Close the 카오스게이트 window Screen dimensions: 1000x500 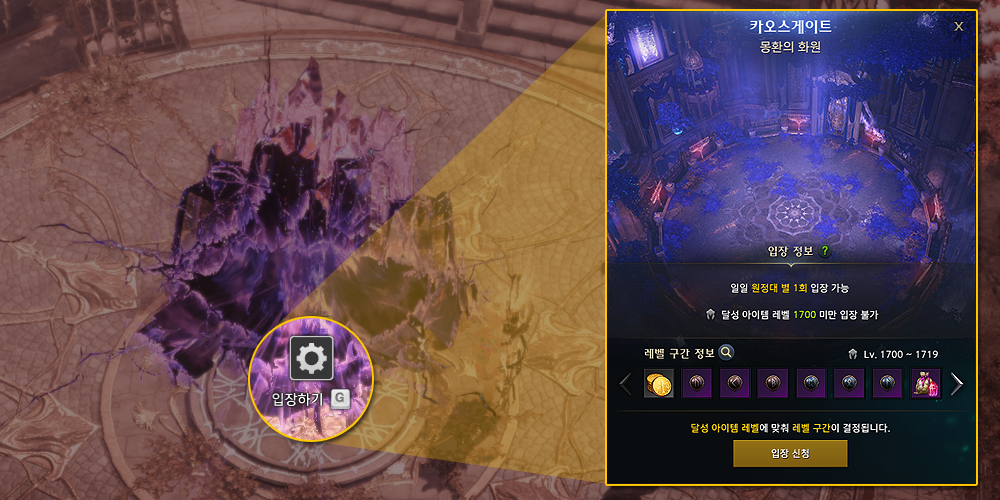[x=958, y=27]
